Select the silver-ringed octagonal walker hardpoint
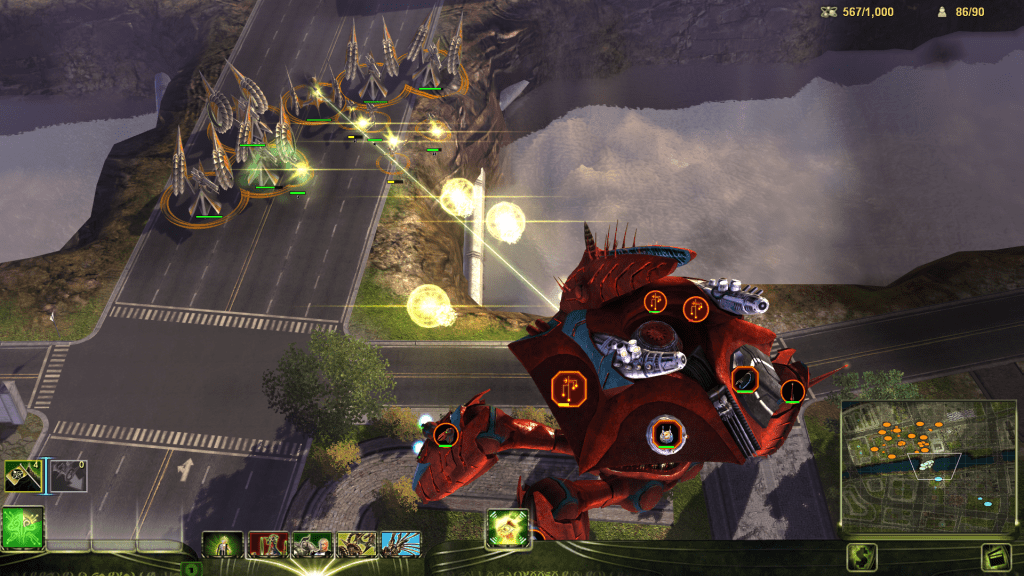Viewport: 1024px width, 576px height. [664, 434]
